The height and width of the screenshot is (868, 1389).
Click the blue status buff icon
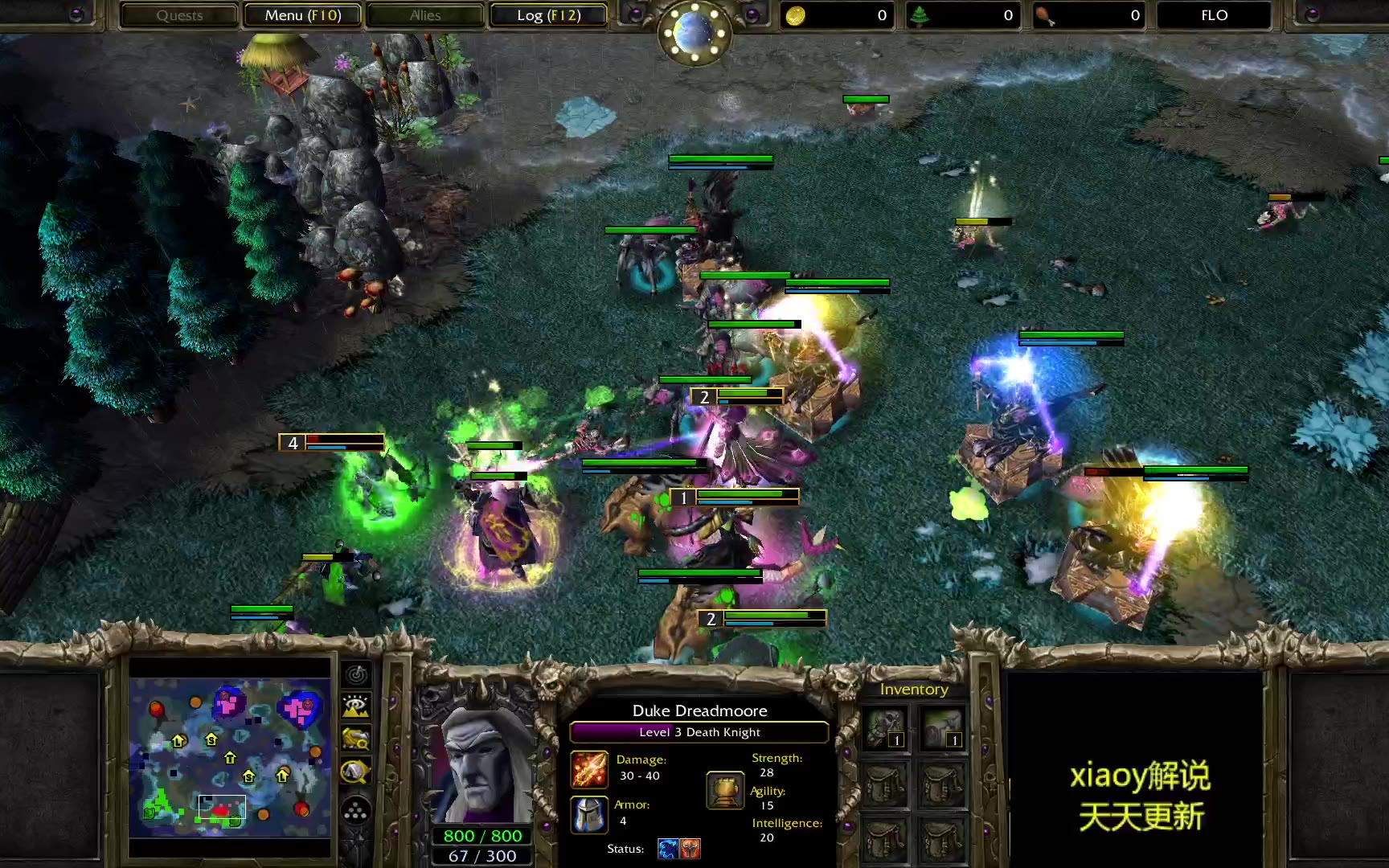click(x=668, y=849)
